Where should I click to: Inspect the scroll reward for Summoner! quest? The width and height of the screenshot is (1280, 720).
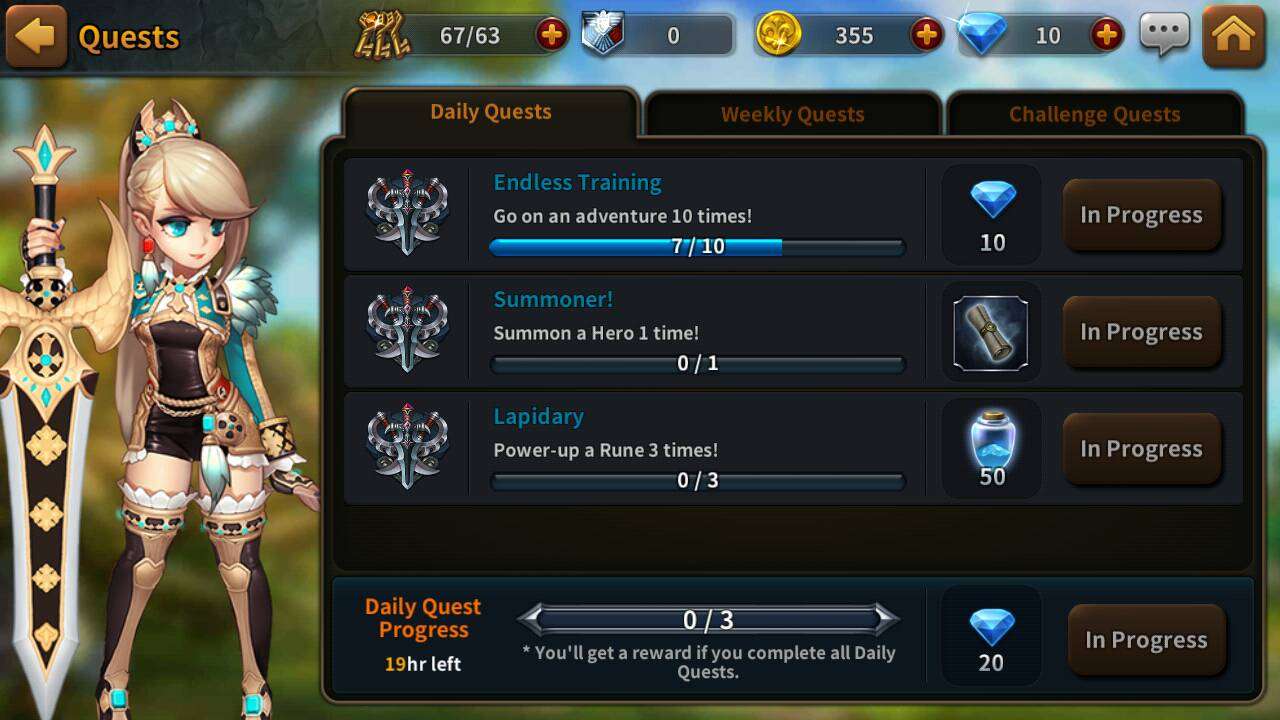[991, 332]
